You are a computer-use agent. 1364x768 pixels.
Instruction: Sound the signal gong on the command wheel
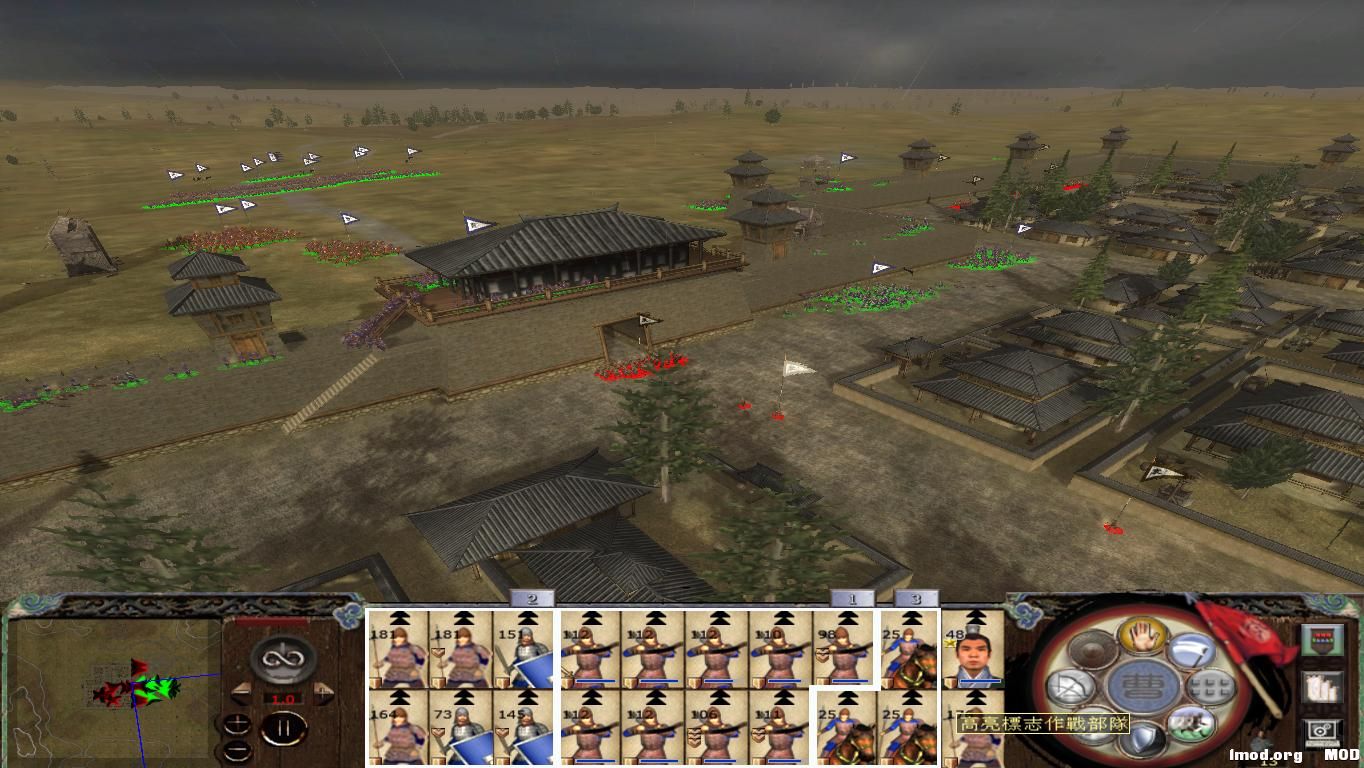(1092, 652)
